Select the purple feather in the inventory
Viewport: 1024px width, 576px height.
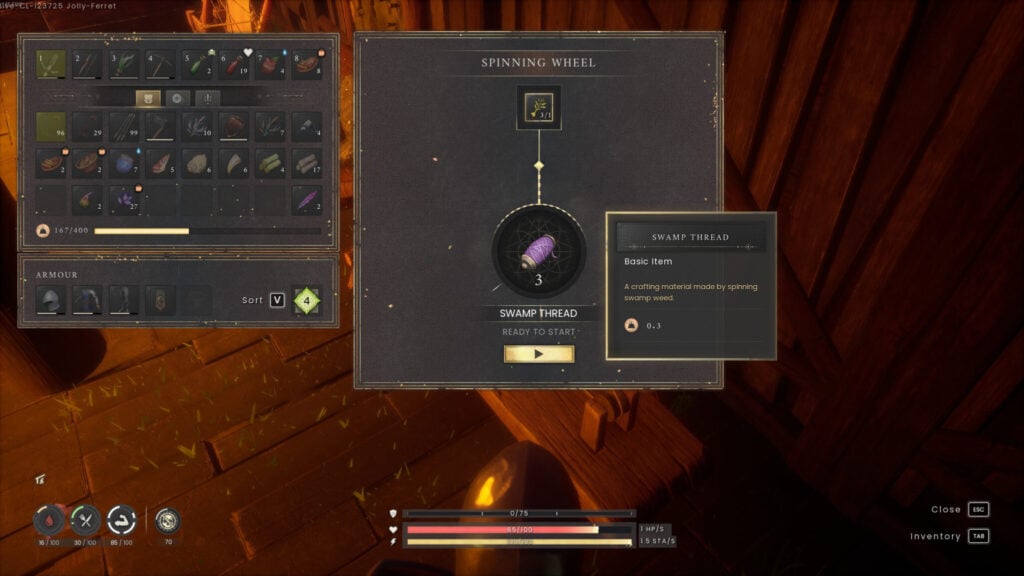(307, 199)
